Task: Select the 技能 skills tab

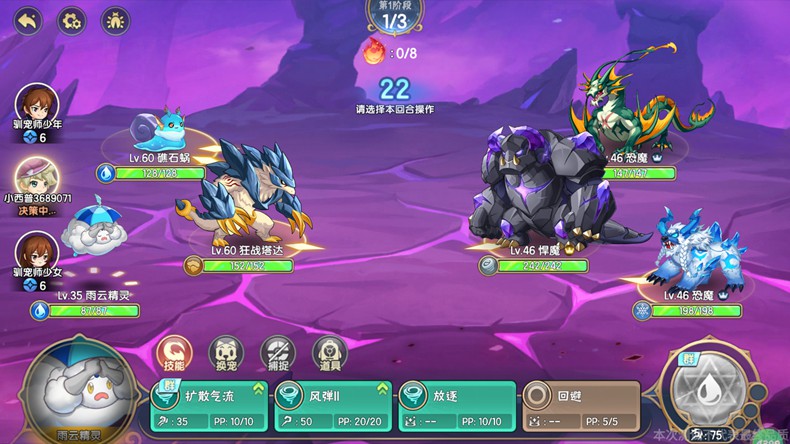Action: (x=174, y=352)
